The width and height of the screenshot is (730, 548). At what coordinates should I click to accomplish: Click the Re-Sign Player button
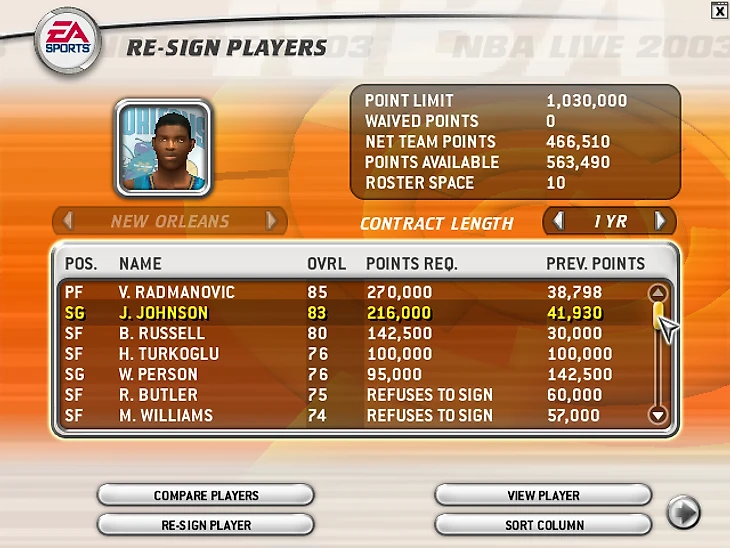[206, 524]
